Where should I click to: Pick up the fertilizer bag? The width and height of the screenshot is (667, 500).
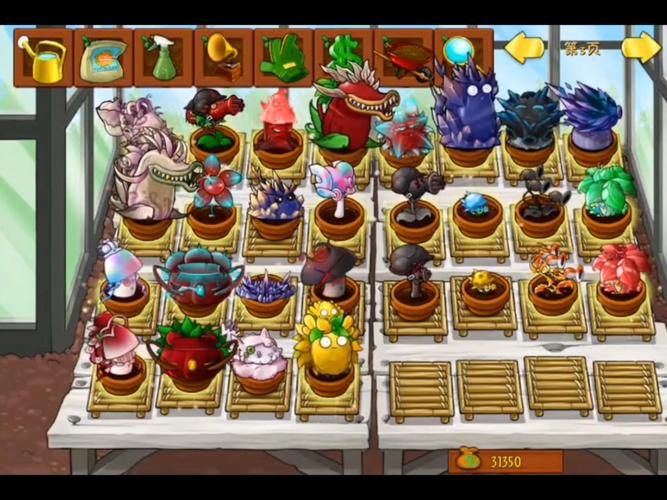(x=103, y=58)
